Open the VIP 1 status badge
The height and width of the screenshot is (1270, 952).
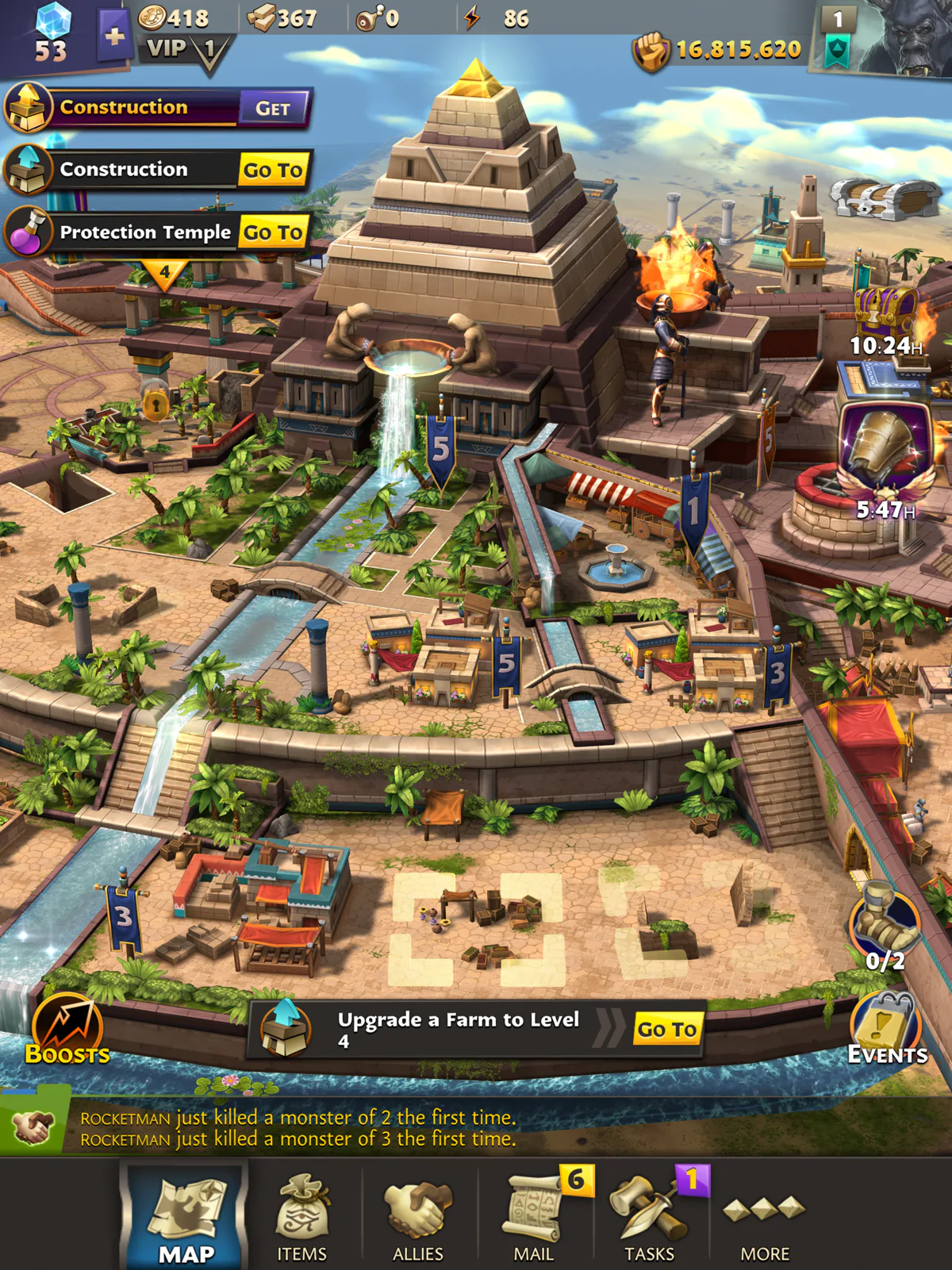[x=186, y=51]
